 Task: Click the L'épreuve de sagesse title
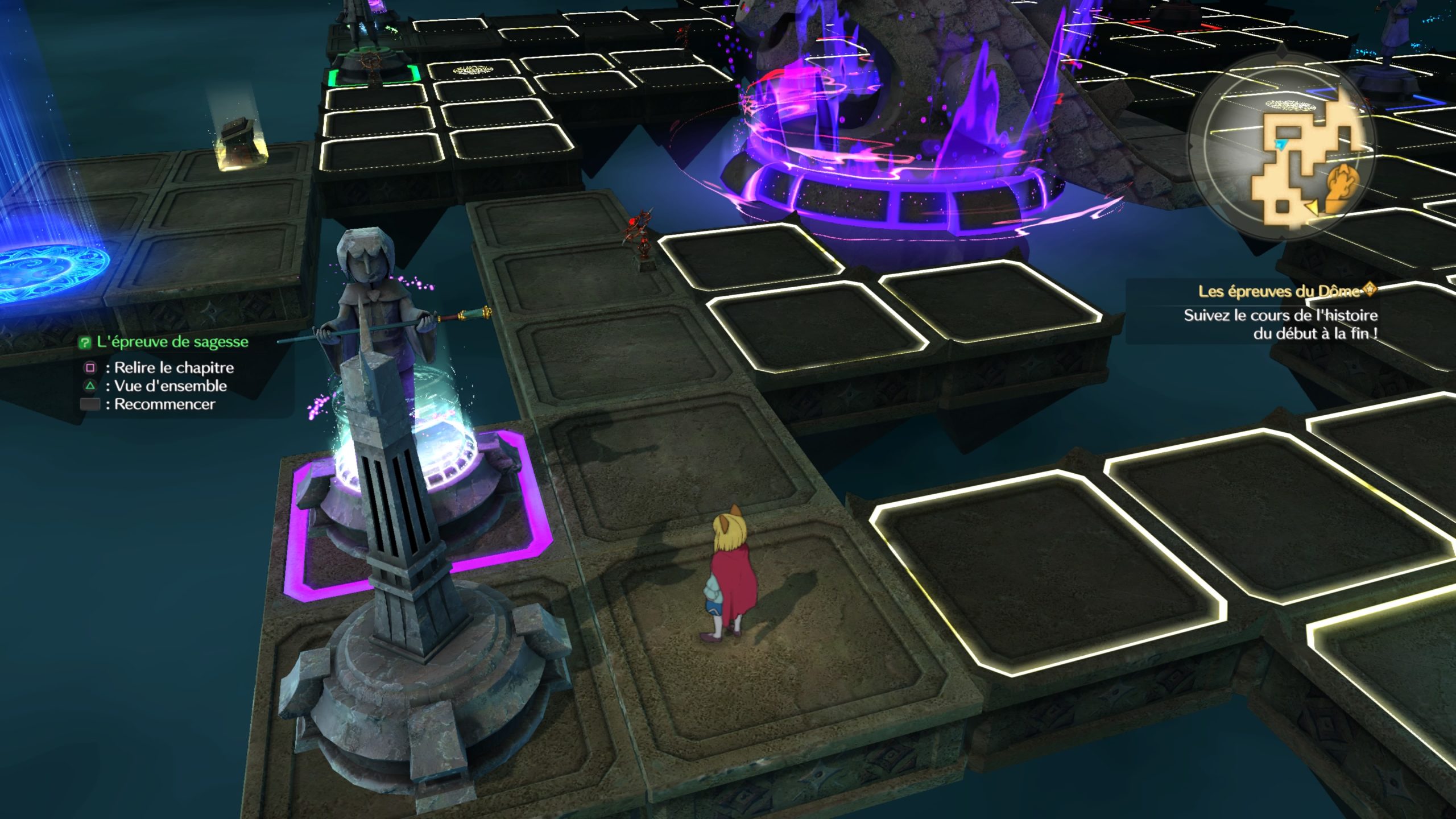pyautogui.click(x=172, y=342)
